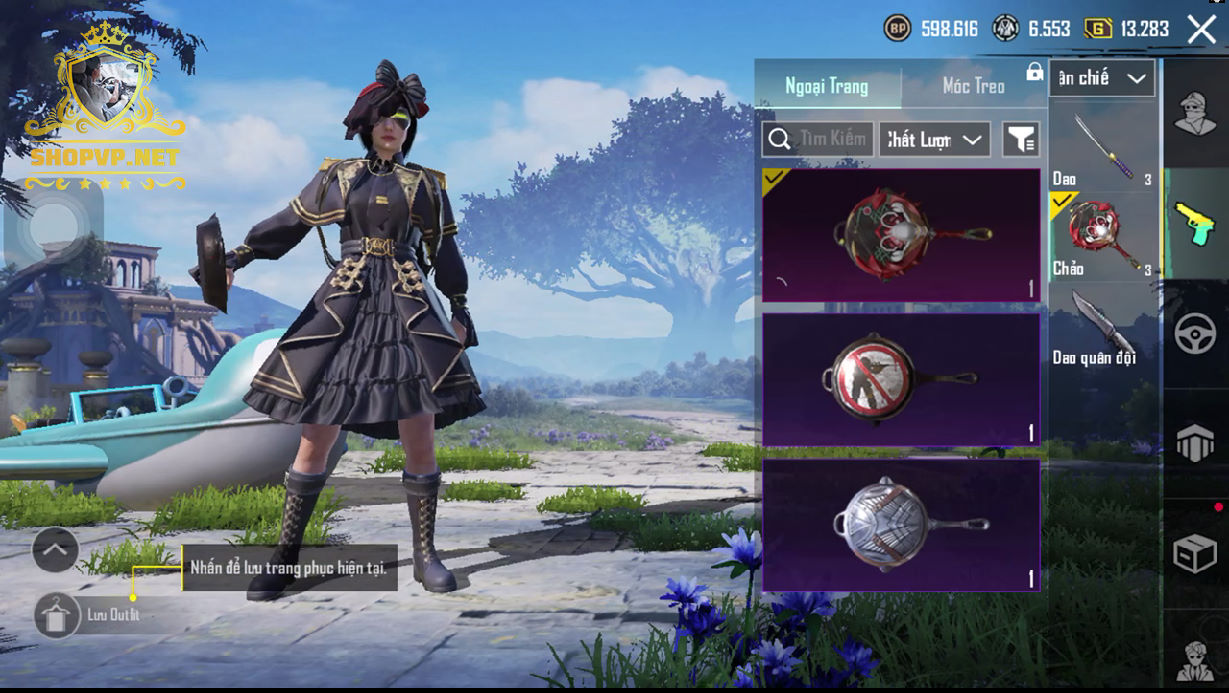Save current look with Lưu Outfit
Screen dimensions: 1229x693
(x=58, y=615)
